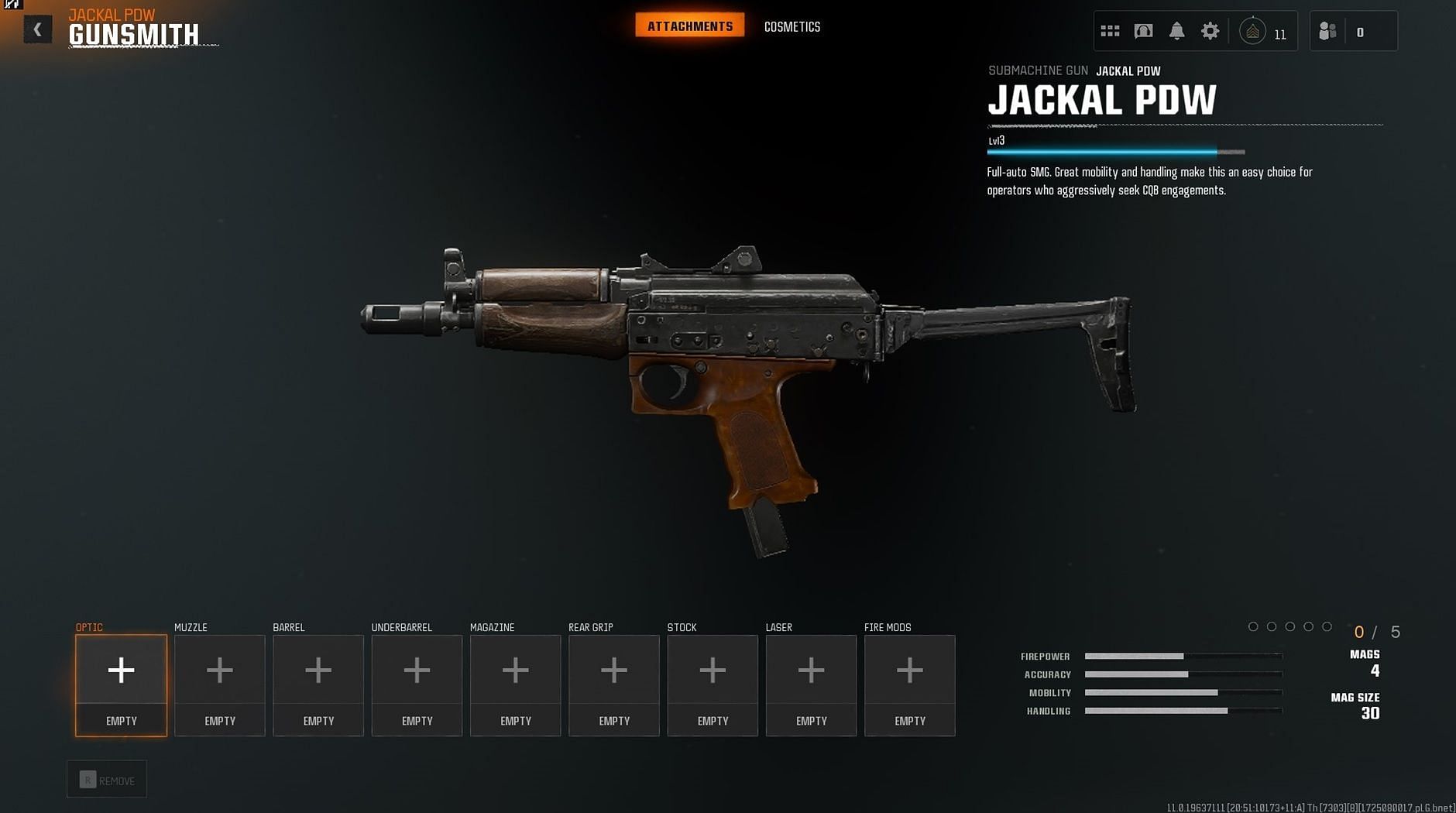
Task: Choose the Rear Grip attachment slot
Action: 614,684
